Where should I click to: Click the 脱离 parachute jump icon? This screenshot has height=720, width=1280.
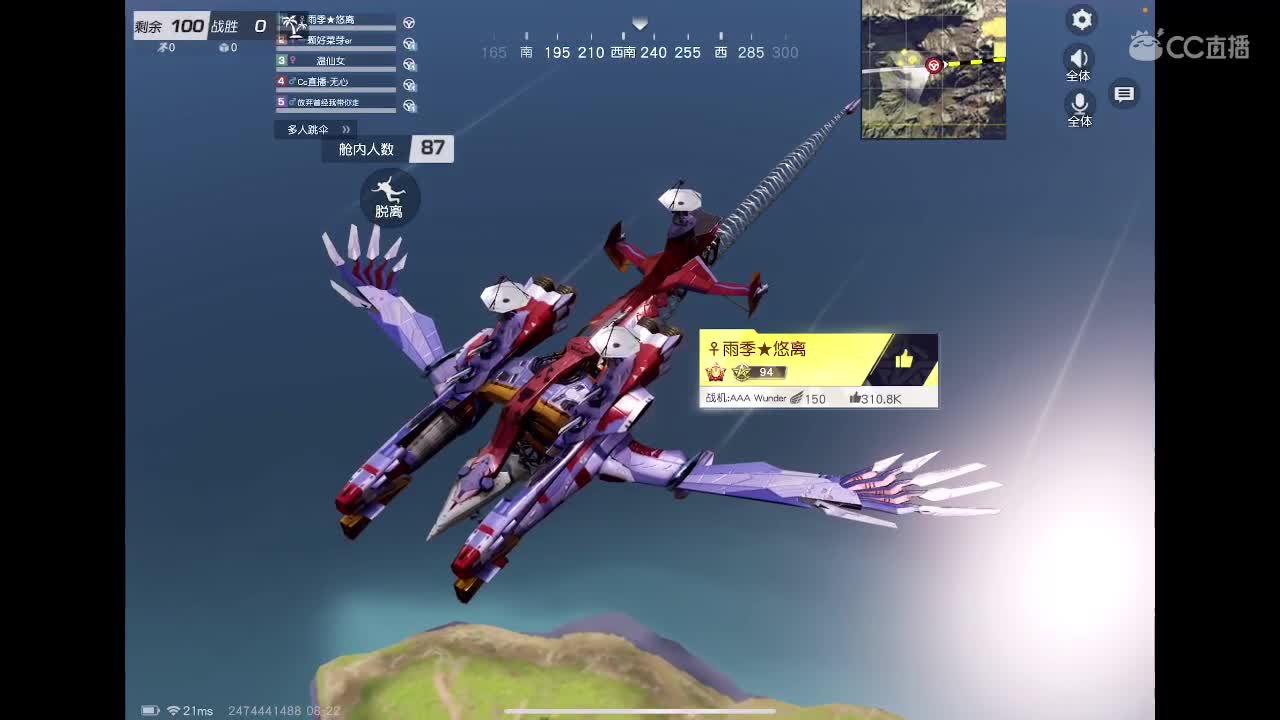(x=389, y=198)
